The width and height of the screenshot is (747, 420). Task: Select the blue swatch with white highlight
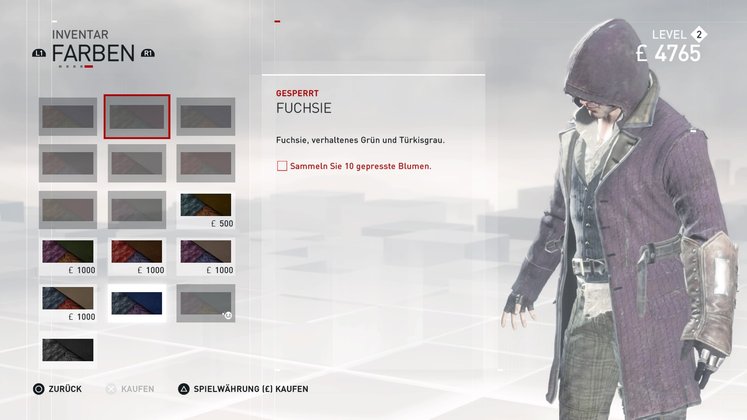click(137, 302)
